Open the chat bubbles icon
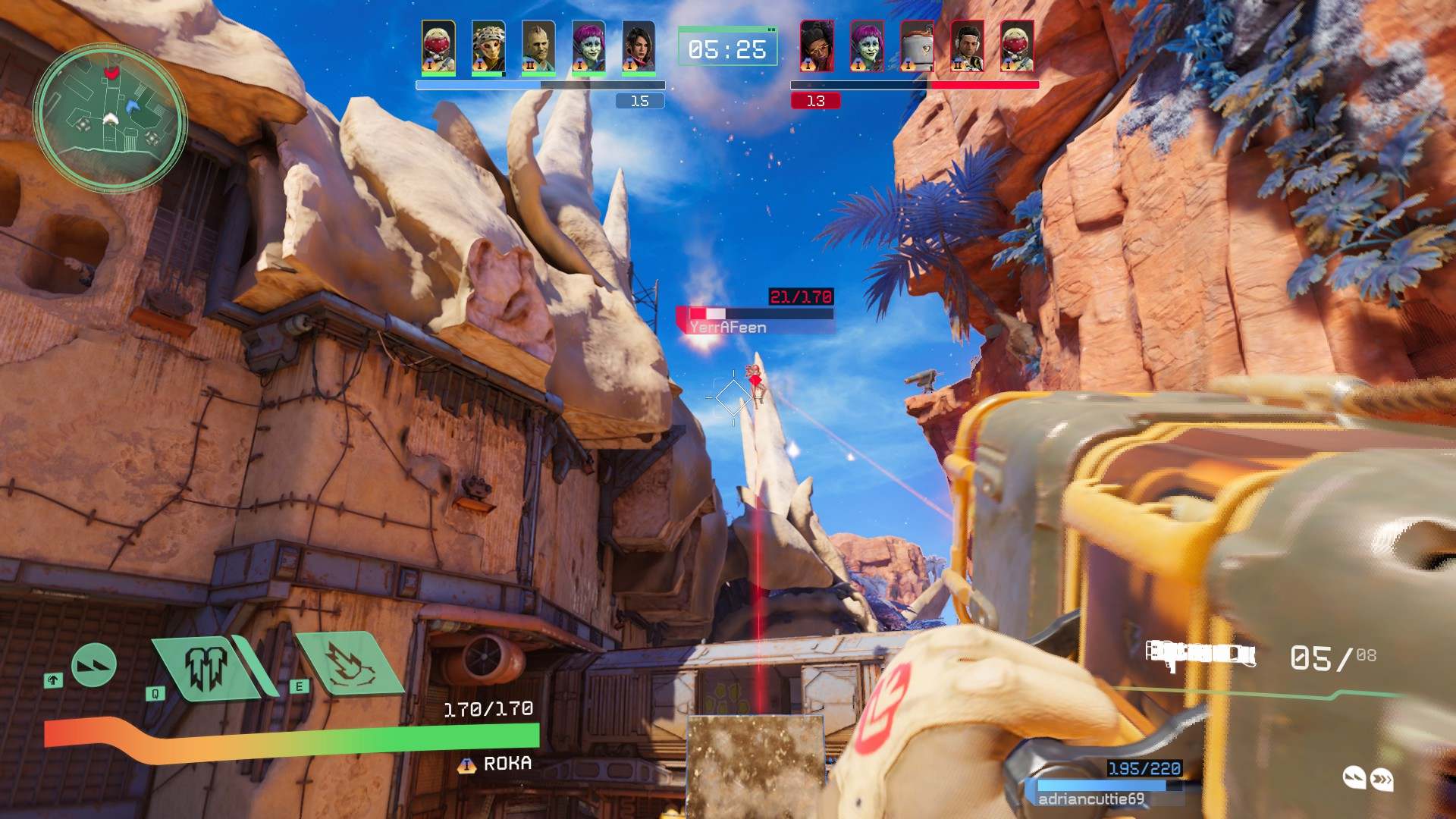This screenshot has height=819, width=1456. [1368, 778]
